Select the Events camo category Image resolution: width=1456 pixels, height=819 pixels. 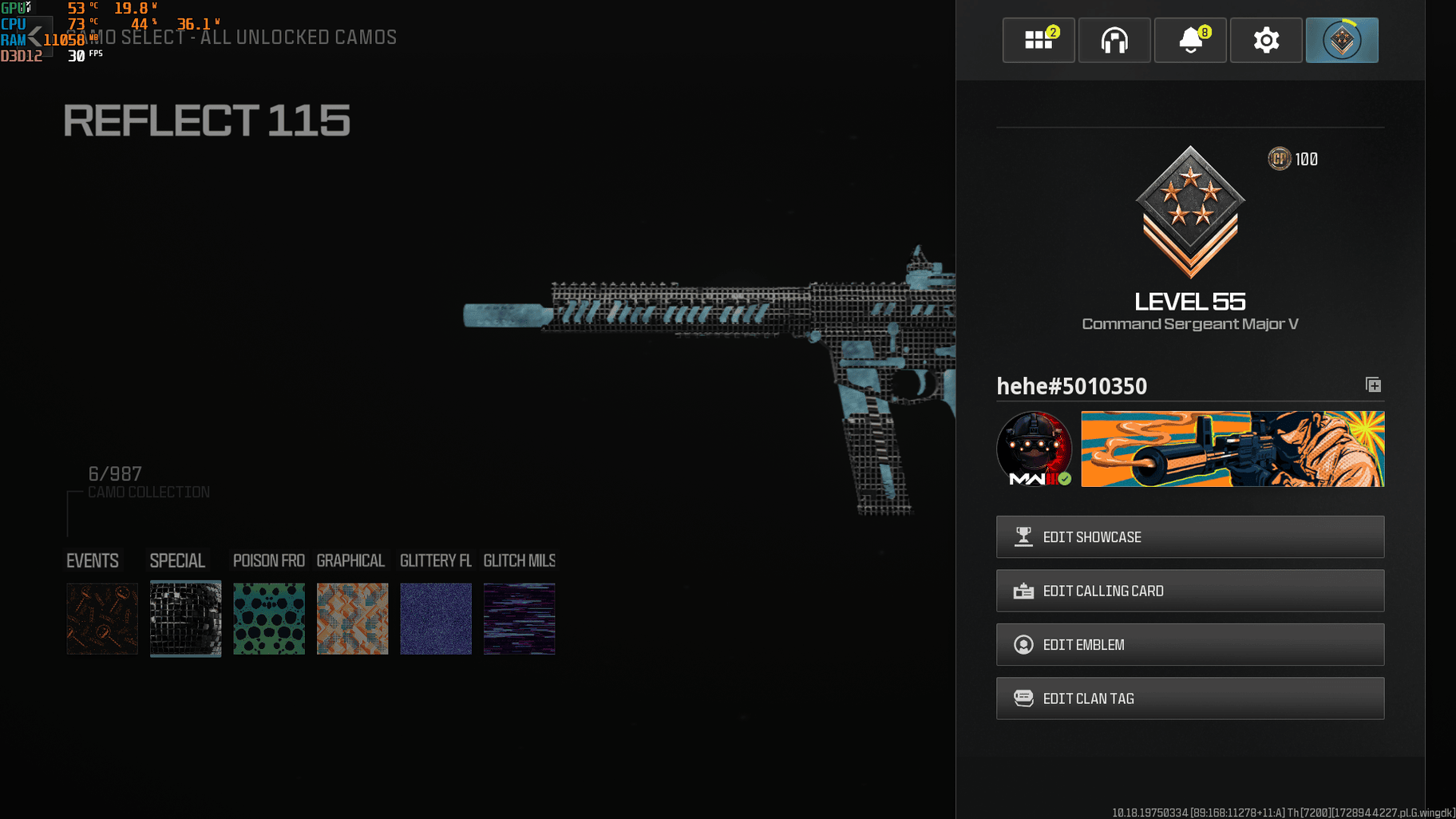coord(92,560)
